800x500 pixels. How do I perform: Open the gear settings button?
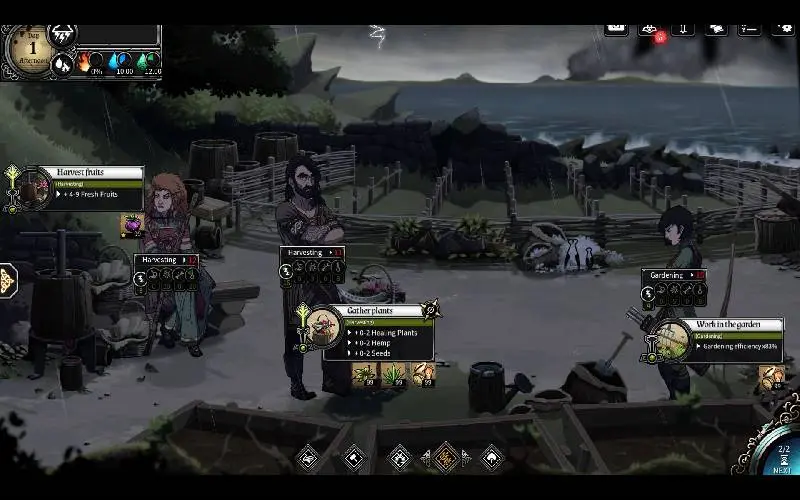(782, 28)
